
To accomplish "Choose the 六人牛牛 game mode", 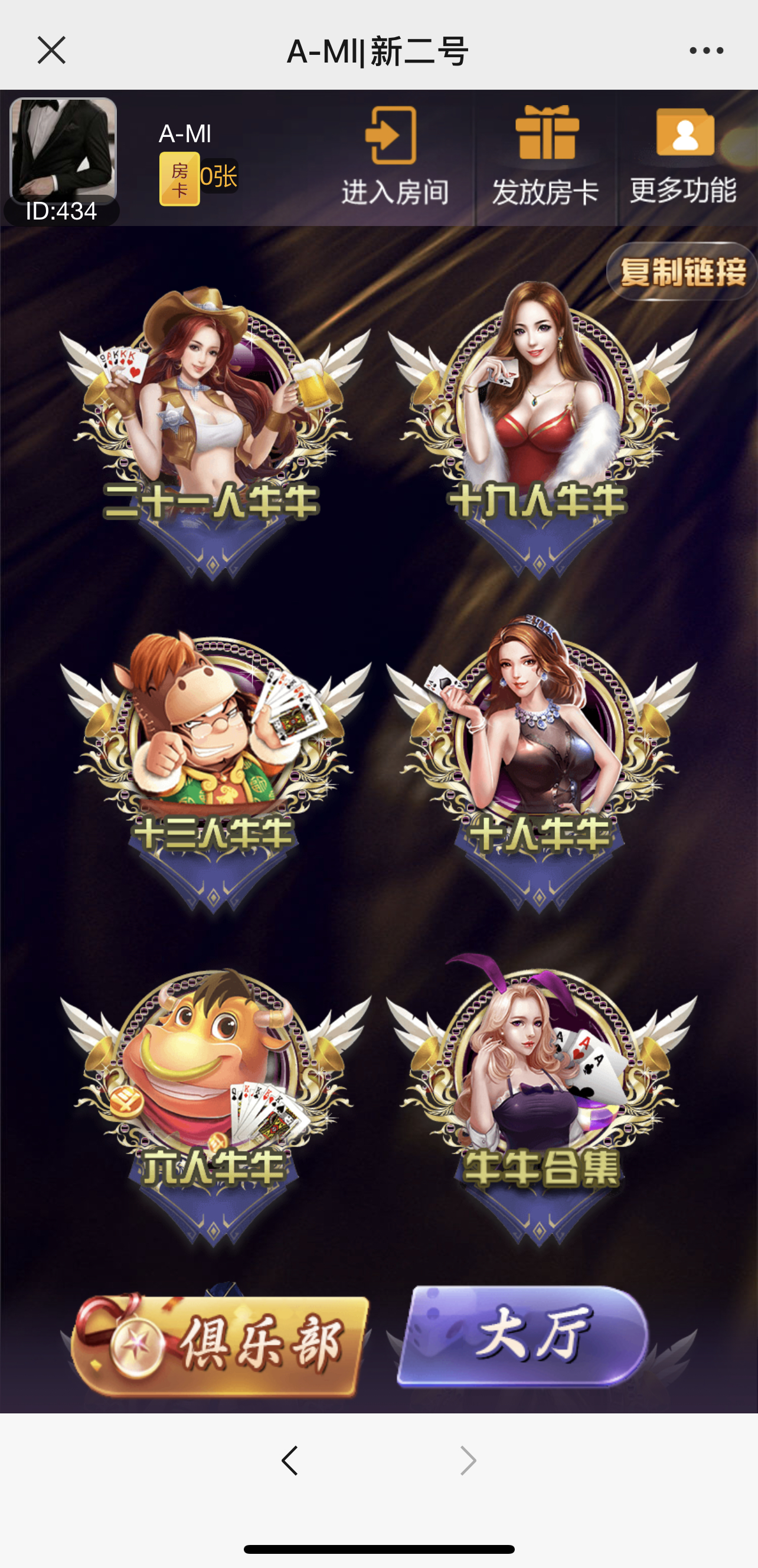I will (213, 1102).
